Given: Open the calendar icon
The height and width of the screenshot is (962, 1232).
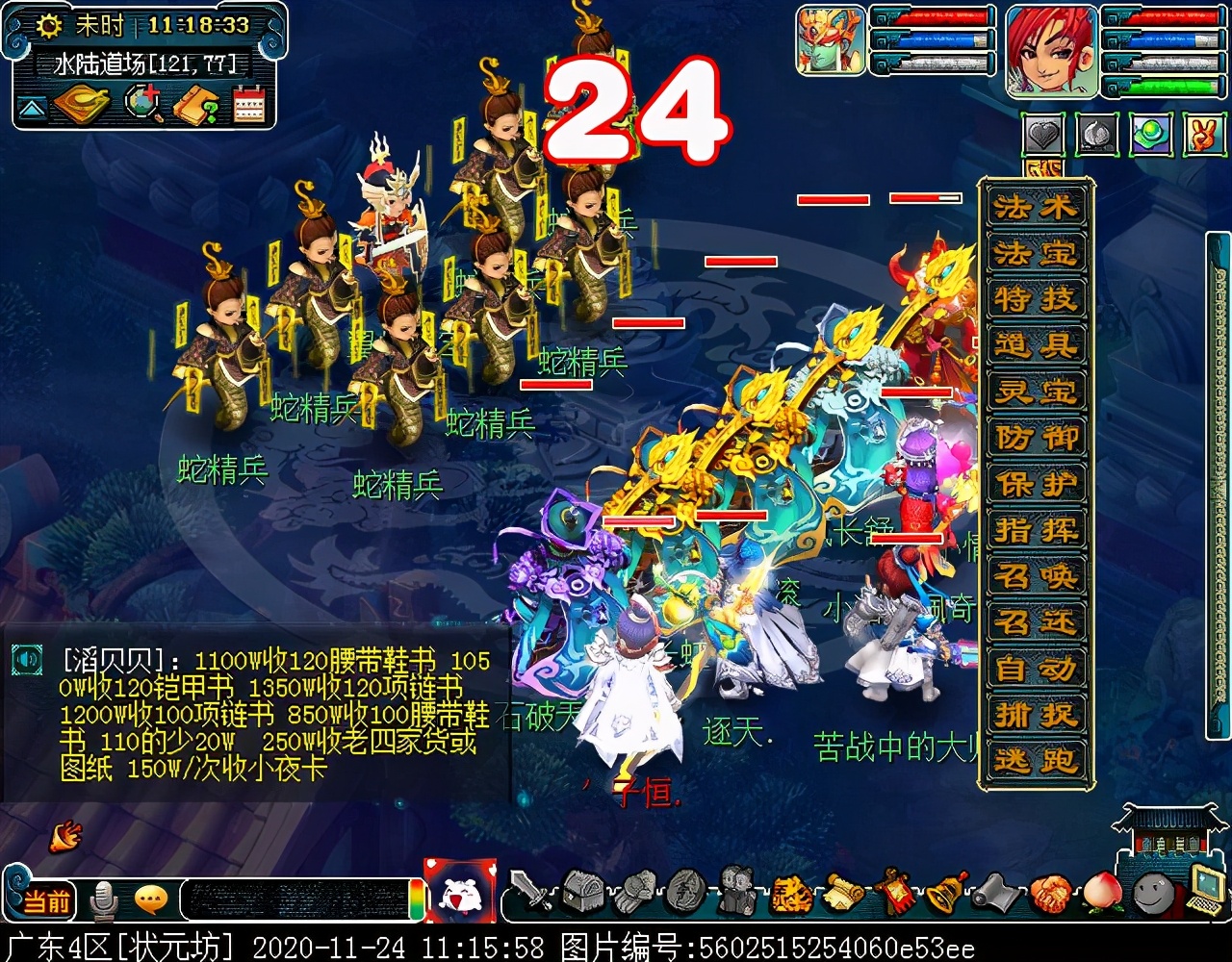Looking at the screenshot, I should coord(248,104).
